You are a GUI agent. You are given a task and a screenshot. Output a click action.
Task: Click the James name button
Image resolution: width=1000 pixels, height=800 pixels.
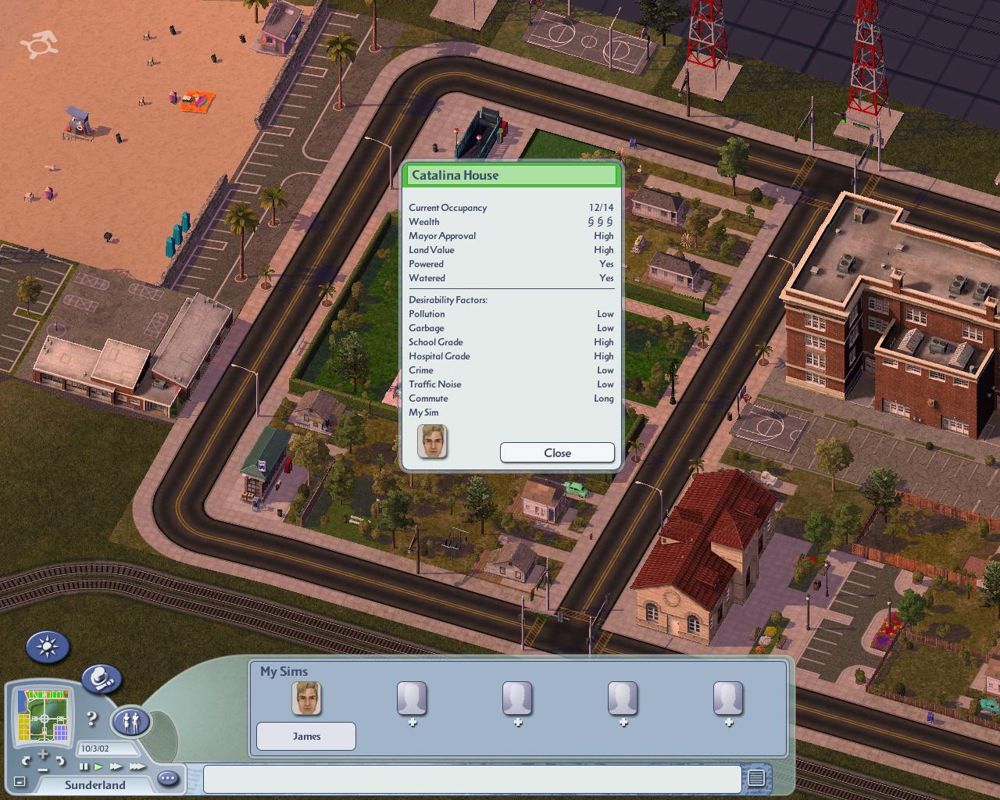[x=306, y=737]
